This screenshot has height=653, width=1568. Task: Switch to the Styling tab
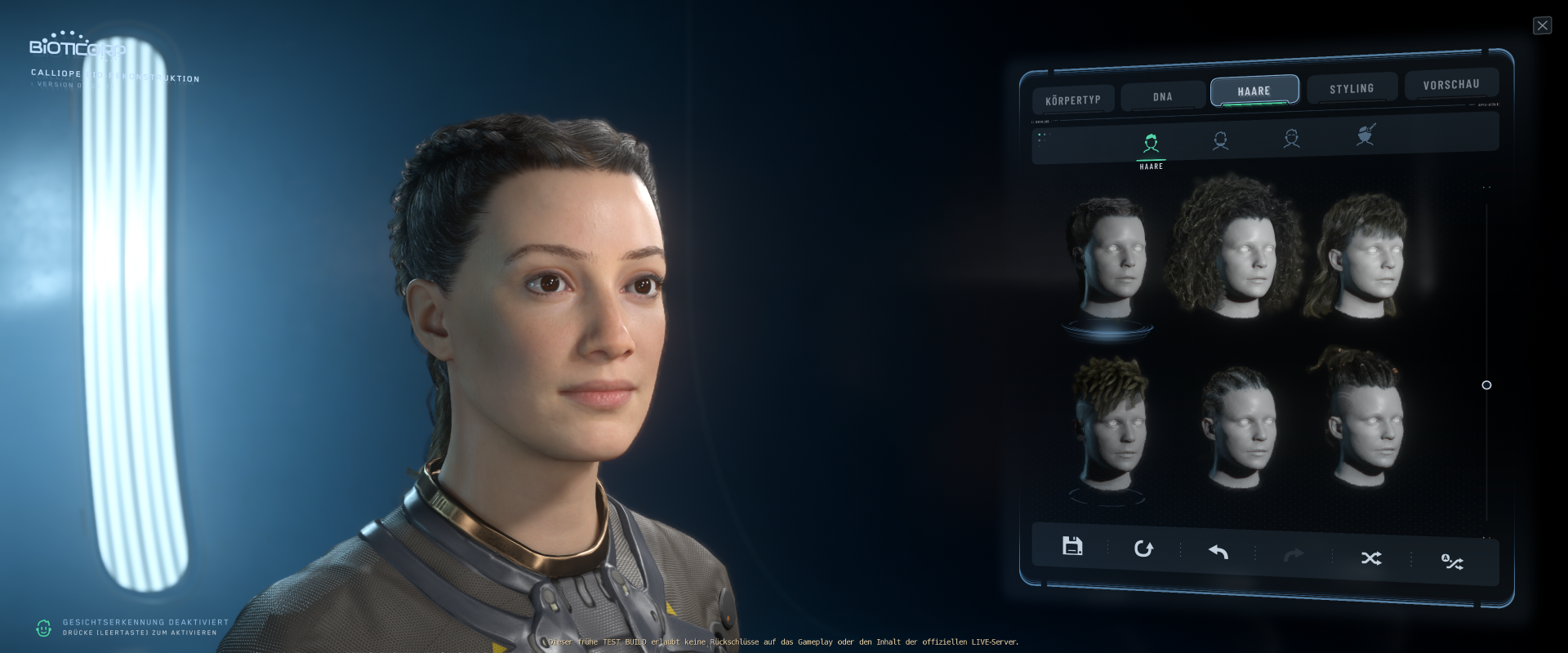tap(1352, 88)
